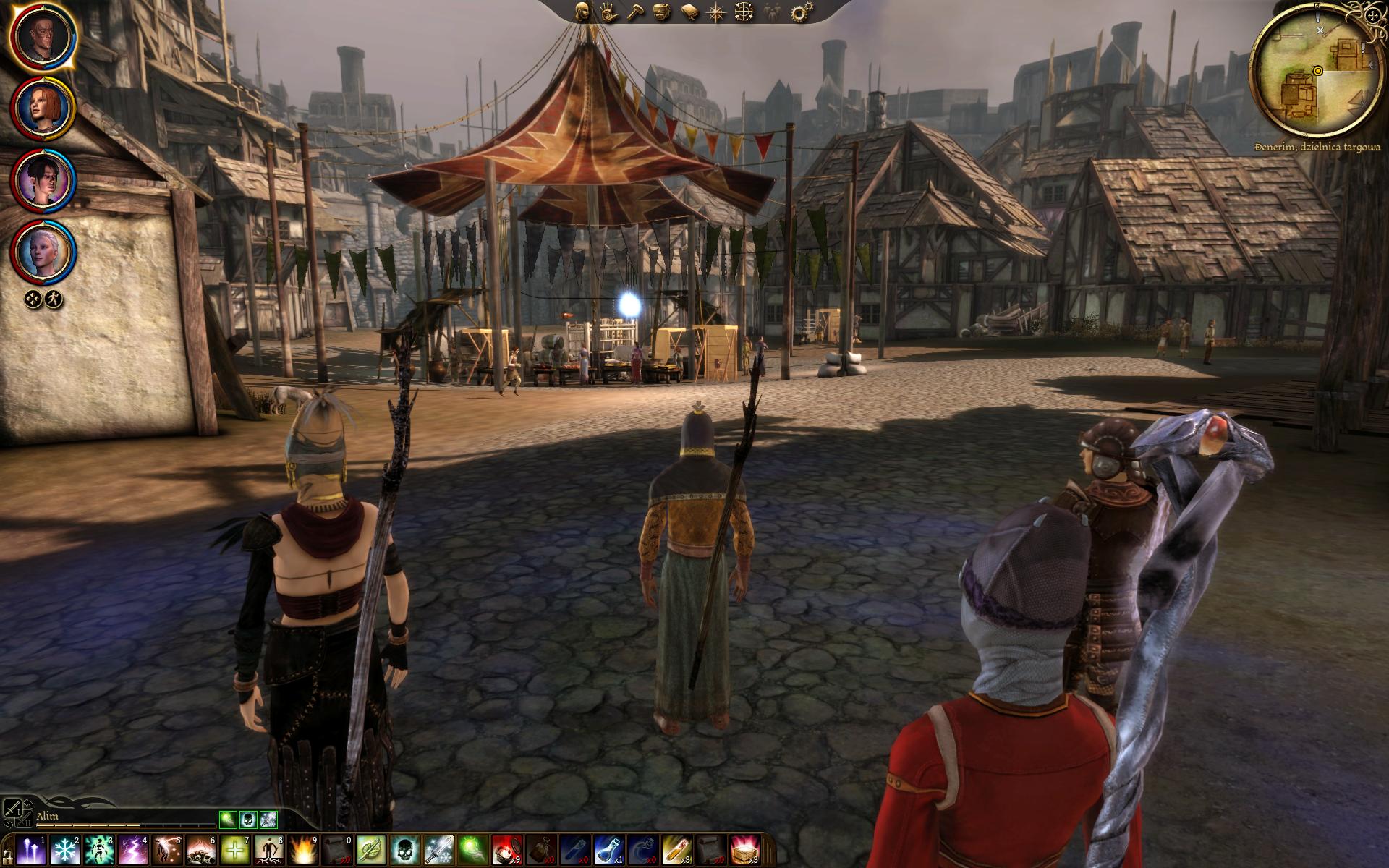Viewport: 1389px width, 868px height.
Task: Open the options gears icon
Action: point(799,12)
